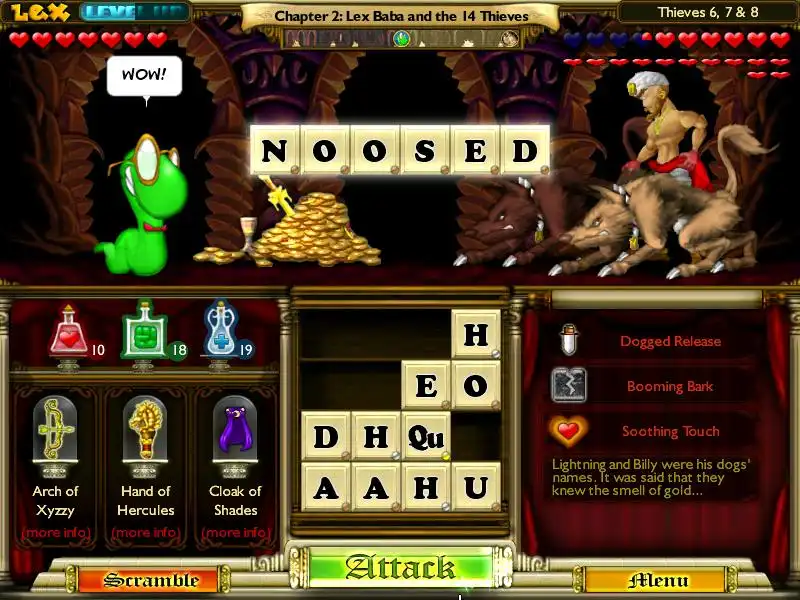
Task: Show more info for Cloak of Shades
Action: click(x=235, y=532)
